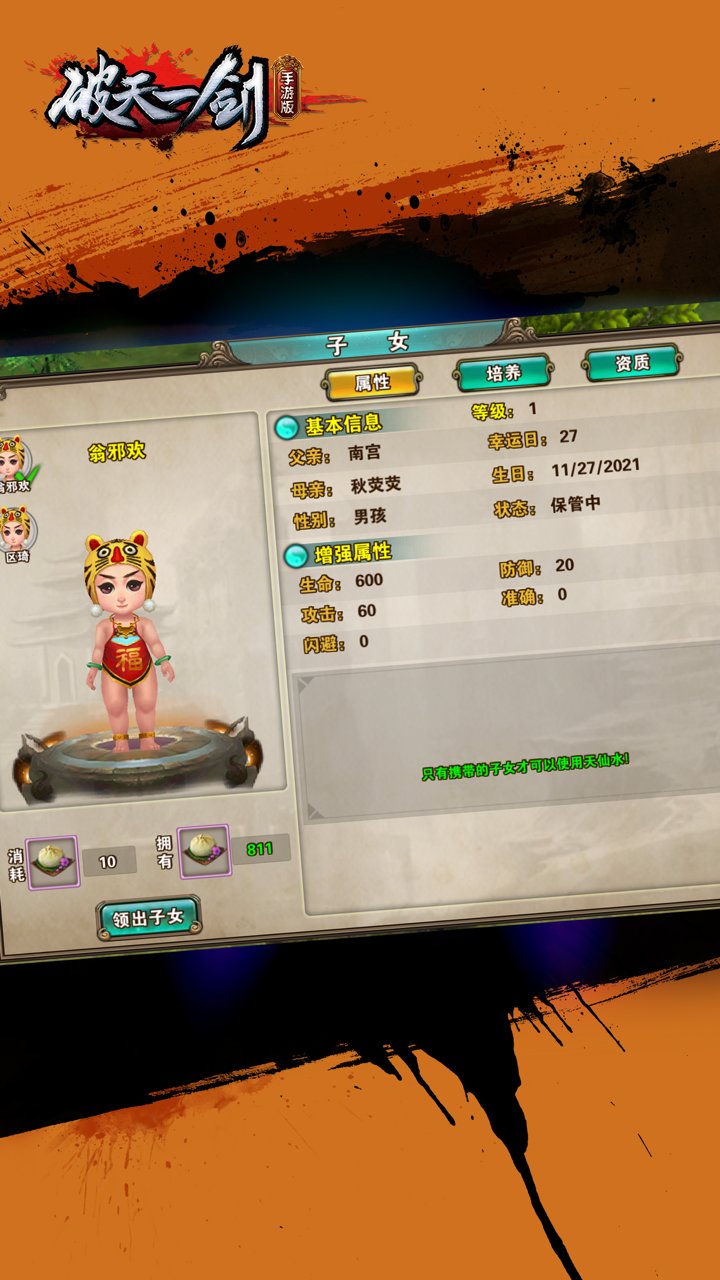This screenshot has height=1280, width=720.
Task: Choose child 区琦 portrait in list
Action: [13, 530]
